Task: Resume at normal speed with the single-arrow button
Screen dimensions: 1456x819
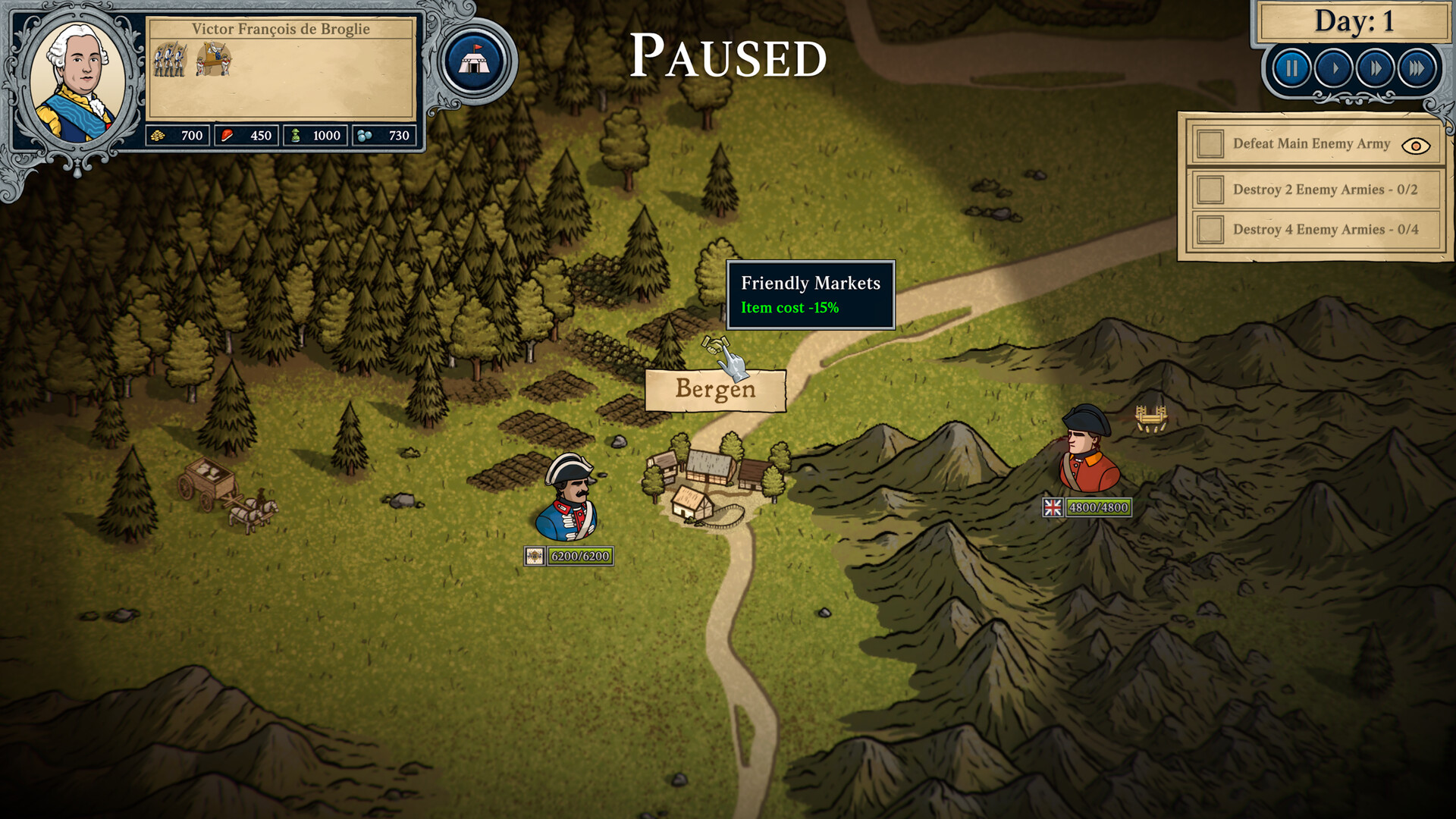Action: pos(1334,69)
